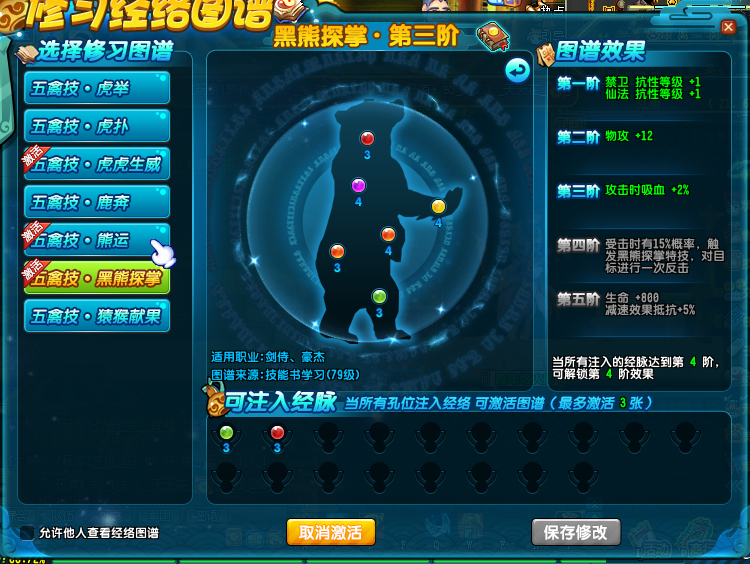Viewport: 750px width, 564px height.
Task: Select the 五禽技·鹿奔 diagram entry
Action: point(97,202)
